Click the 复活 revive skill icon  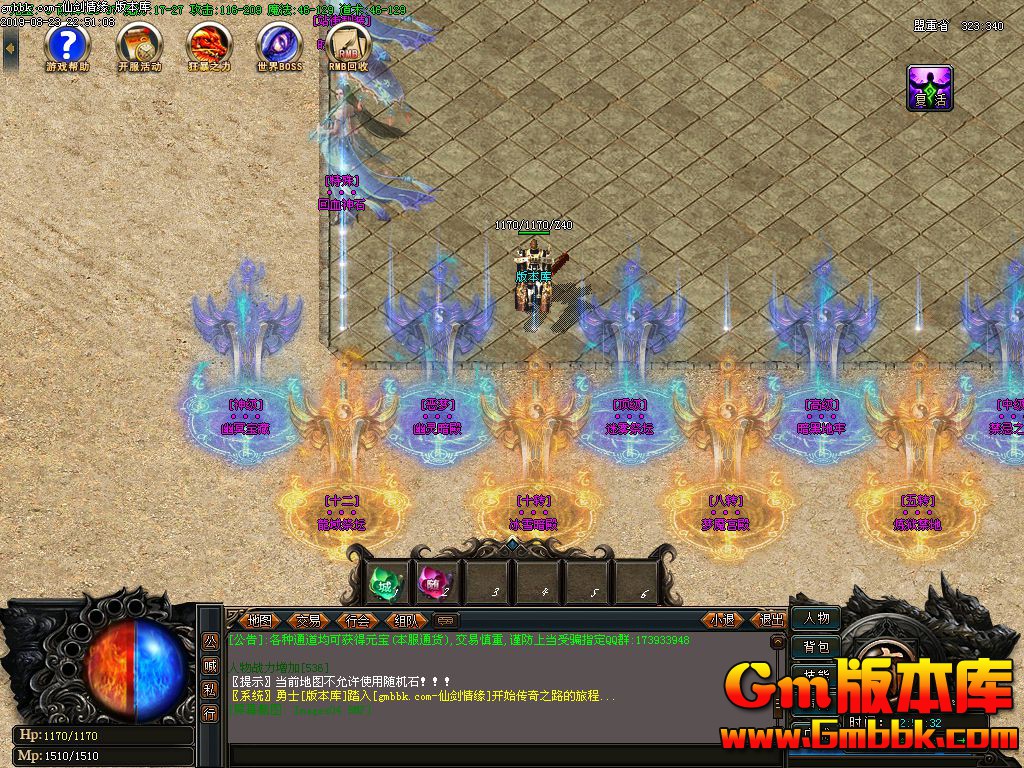pyautogui.click(x=929, y=88)
